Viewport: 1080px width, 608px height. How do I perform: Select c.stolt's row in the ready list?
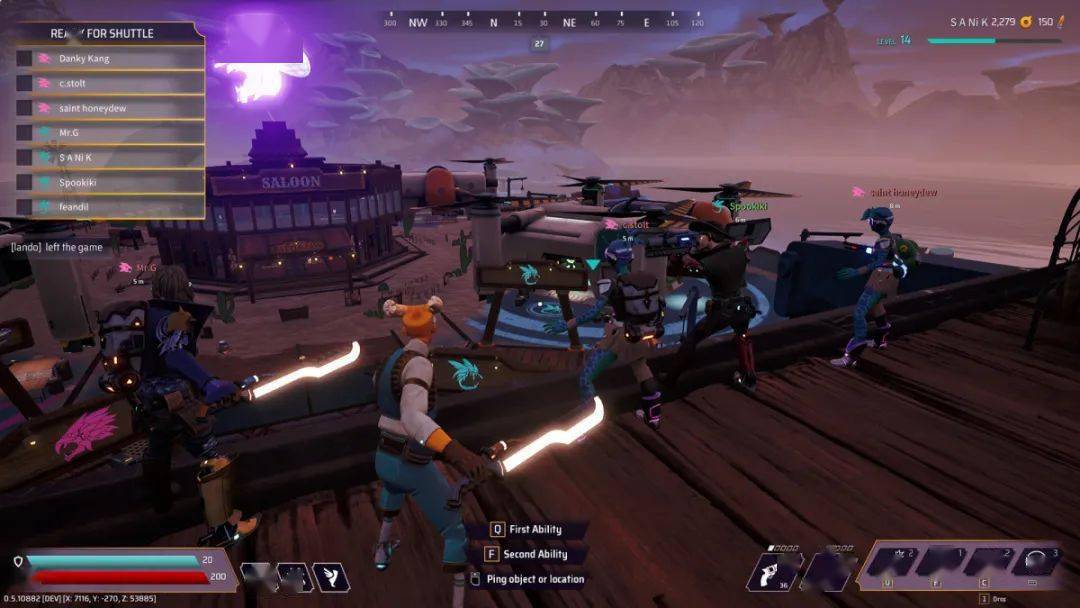click(x=110, y=83)
